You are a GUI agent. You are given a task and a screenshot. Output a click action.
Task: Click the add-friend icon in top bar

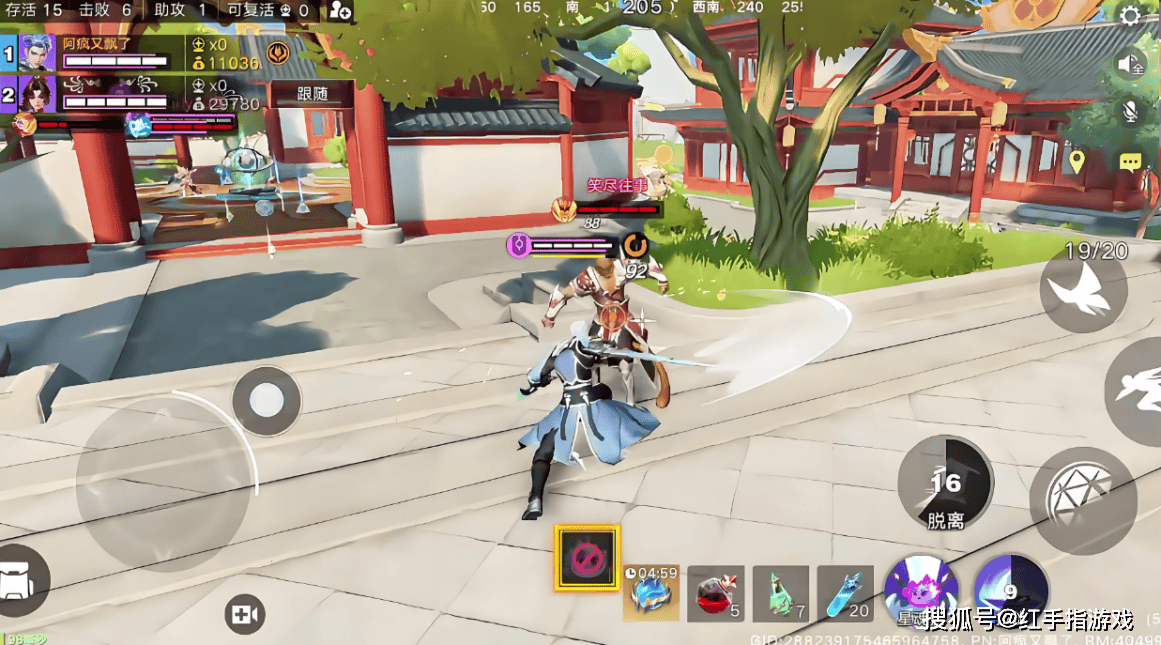340,11
